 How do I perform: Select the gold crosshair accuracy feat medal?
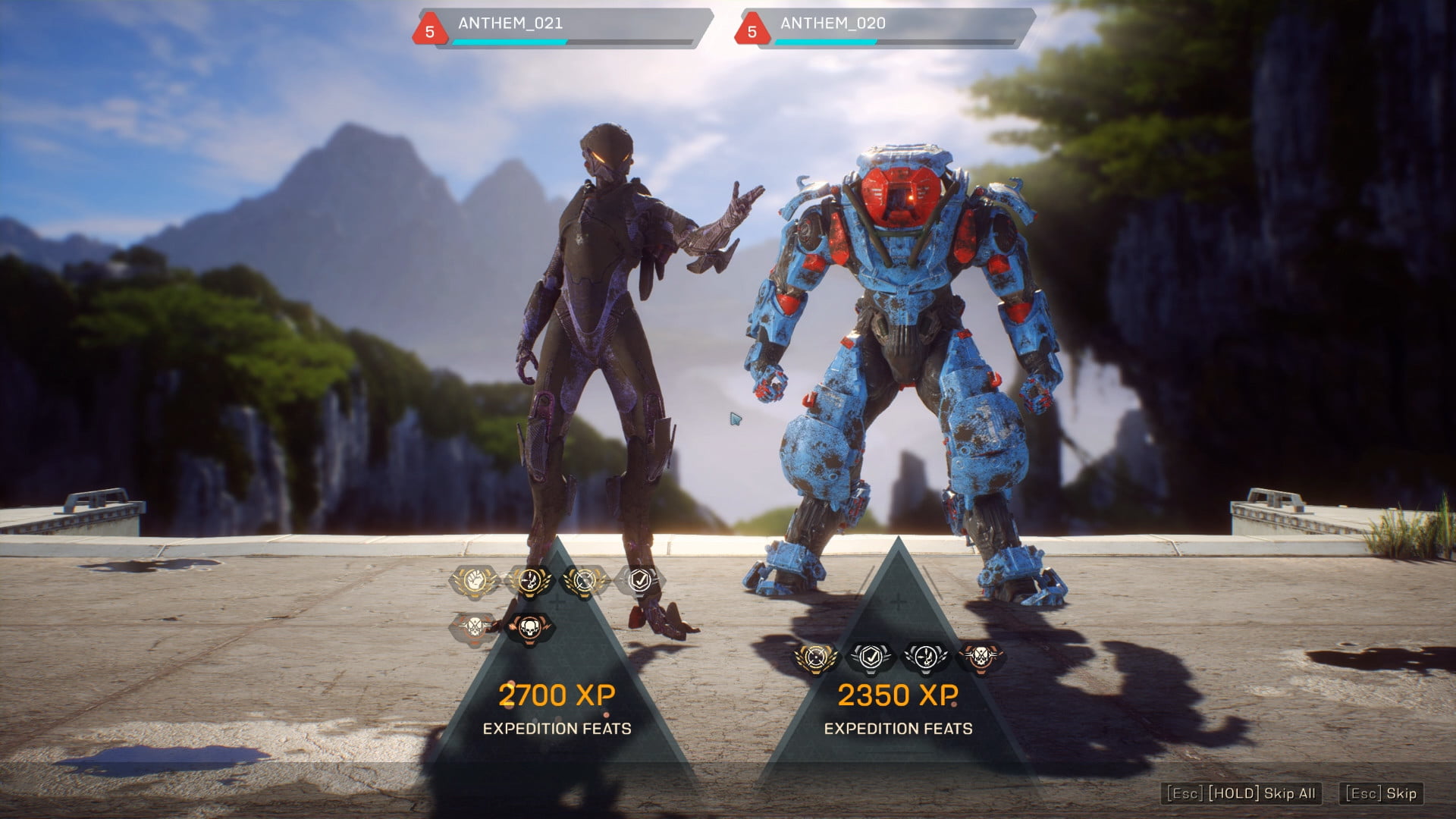tap(585, 582)
